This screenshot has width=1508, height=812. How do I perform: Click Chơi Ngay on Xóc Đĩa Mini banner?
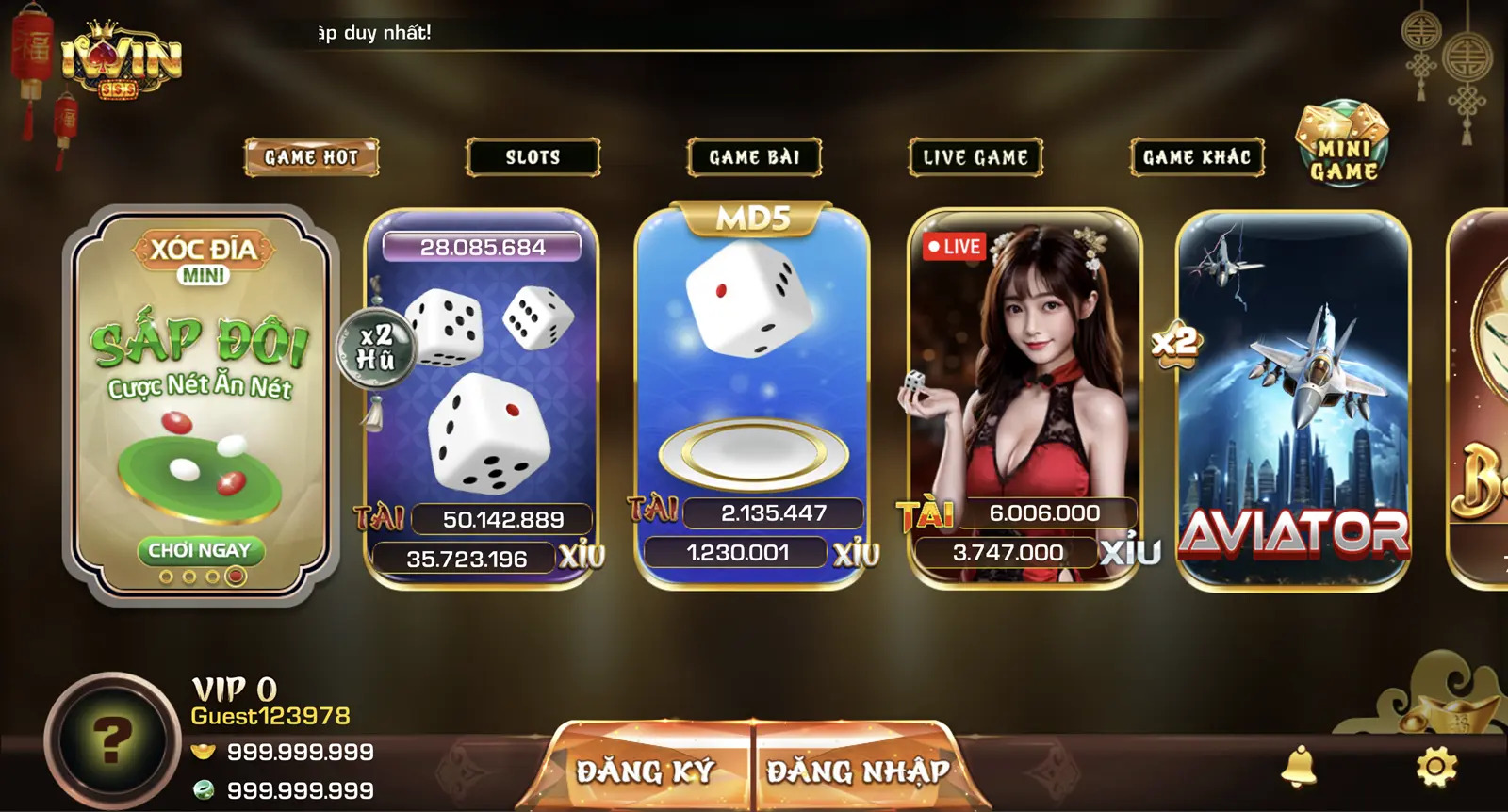point(200,550)
